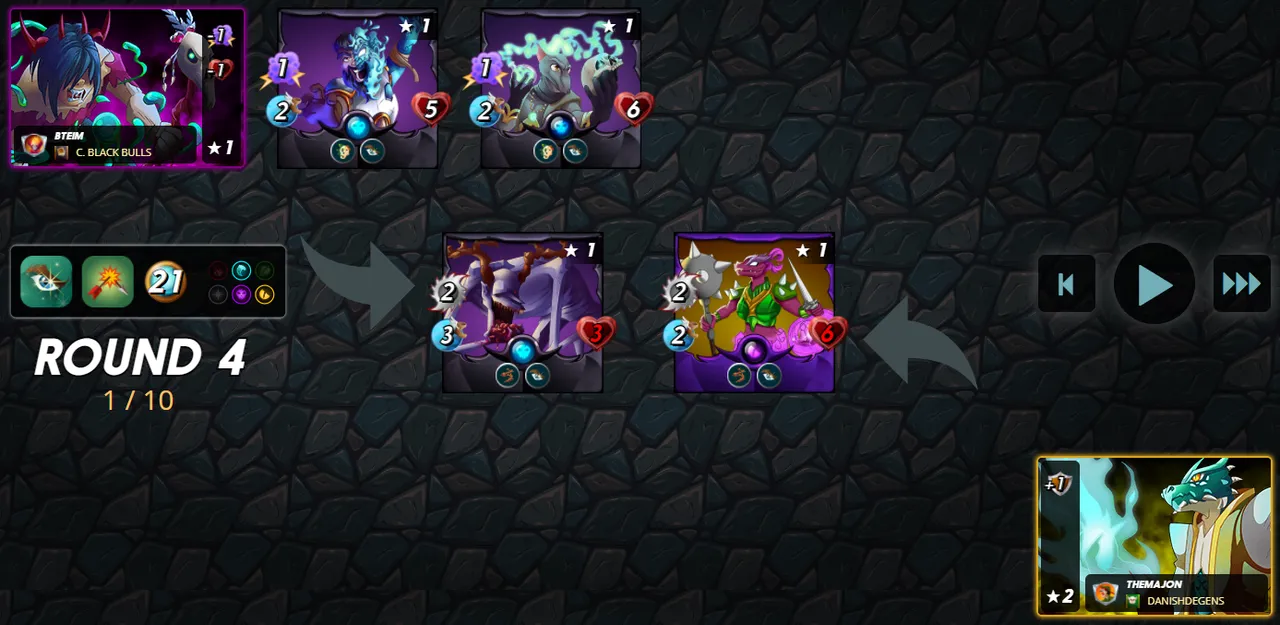Start the battle replay with the play button
1280x625 pixels.
coord(1154,284)
